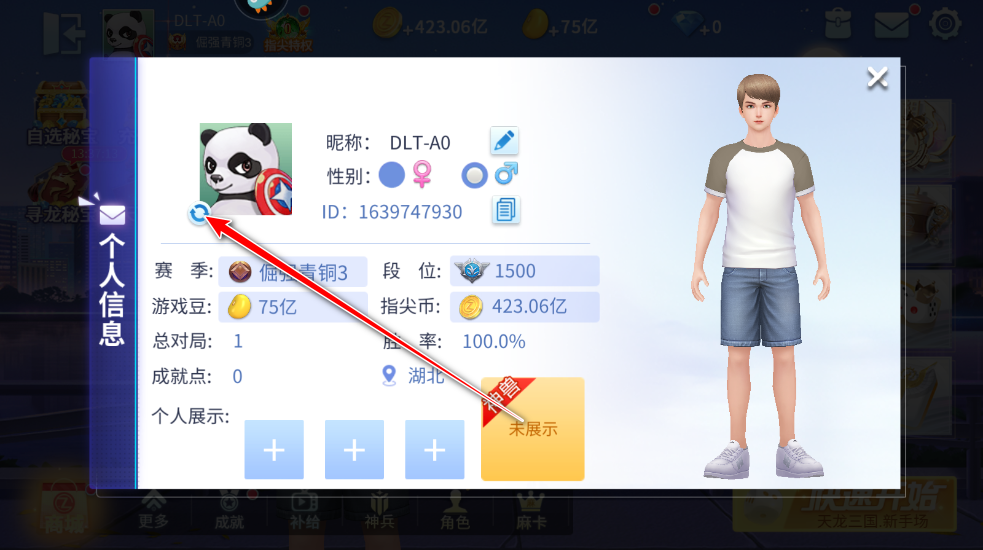Copy the player ID number

click(x=506, y=210)
